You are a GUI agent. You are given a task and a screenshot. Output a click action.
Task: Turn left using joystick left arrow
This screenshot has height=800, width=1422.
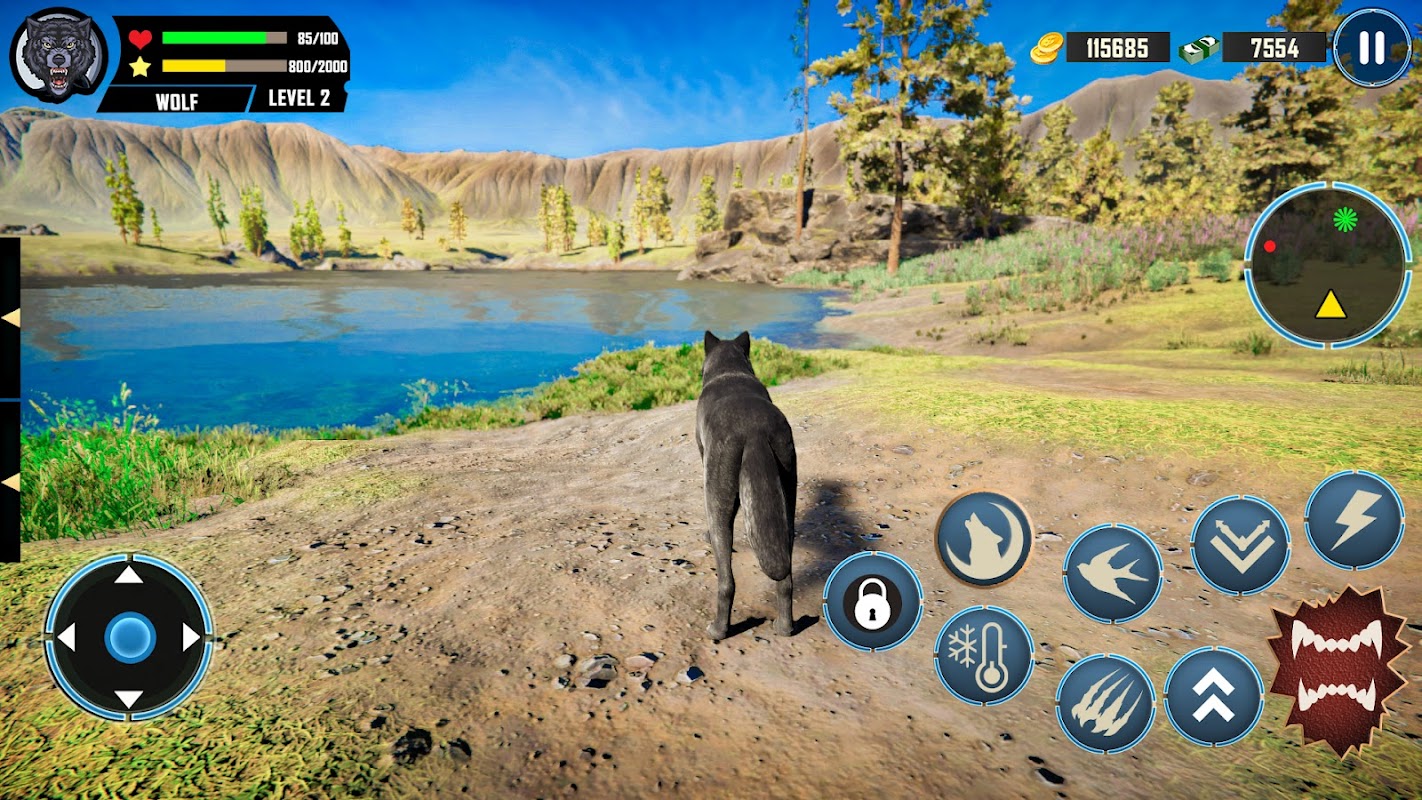67,637
